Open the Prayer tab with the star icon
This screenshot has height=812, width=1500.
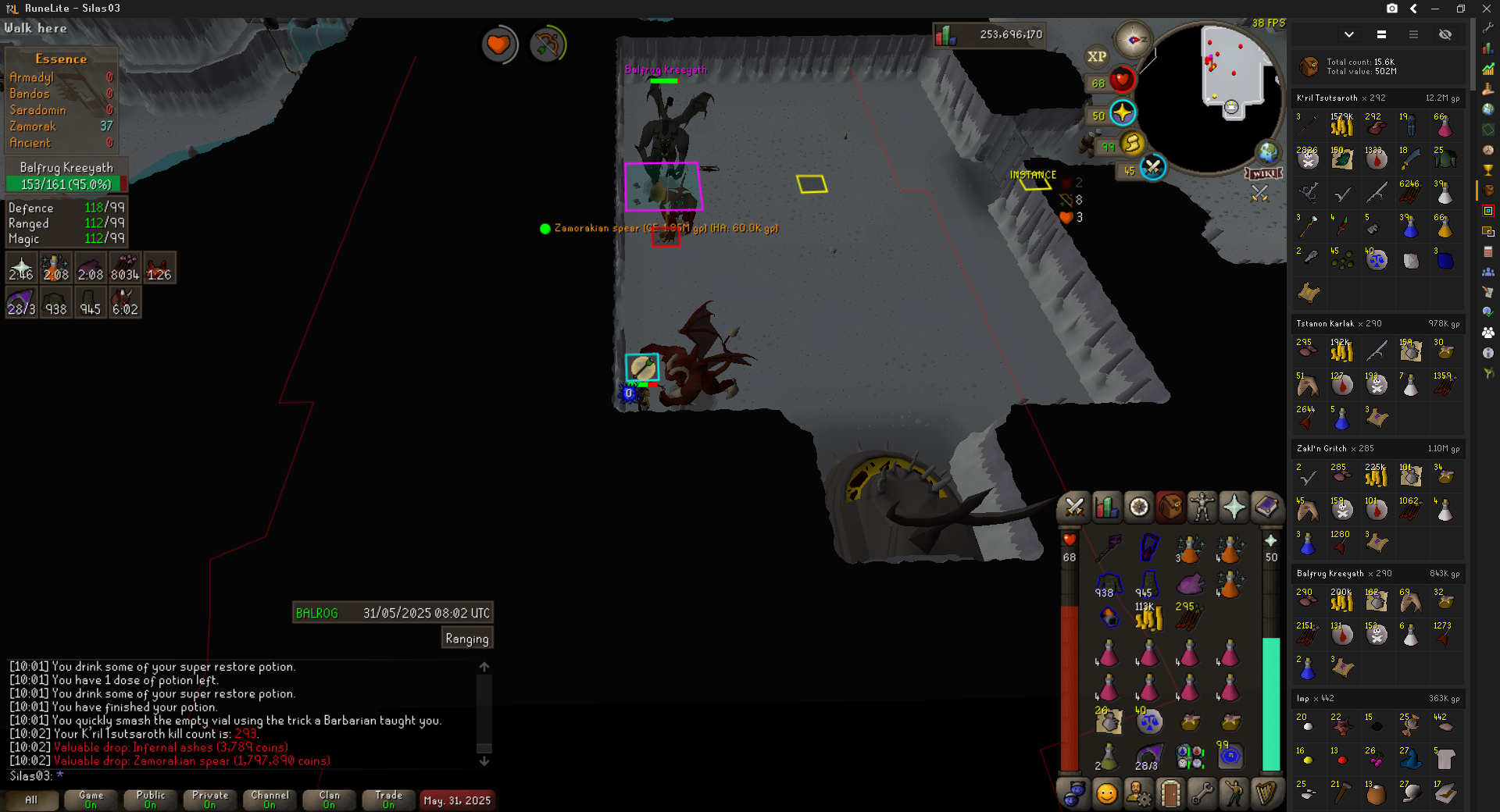(1234, 508)
